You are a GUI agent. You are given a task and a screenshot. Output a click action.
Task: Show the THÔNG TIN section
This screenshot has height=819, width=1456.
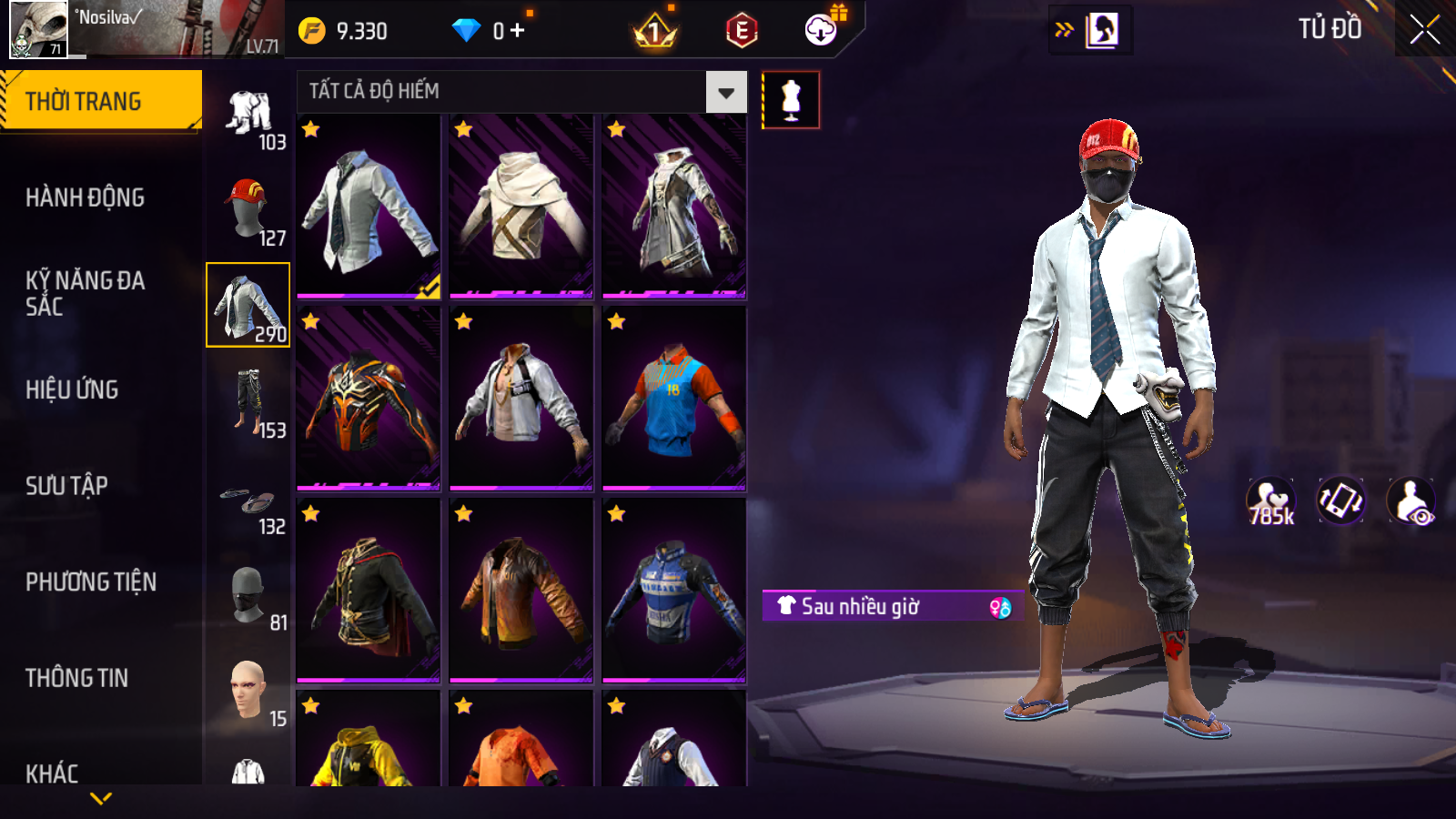coord(76,678)
